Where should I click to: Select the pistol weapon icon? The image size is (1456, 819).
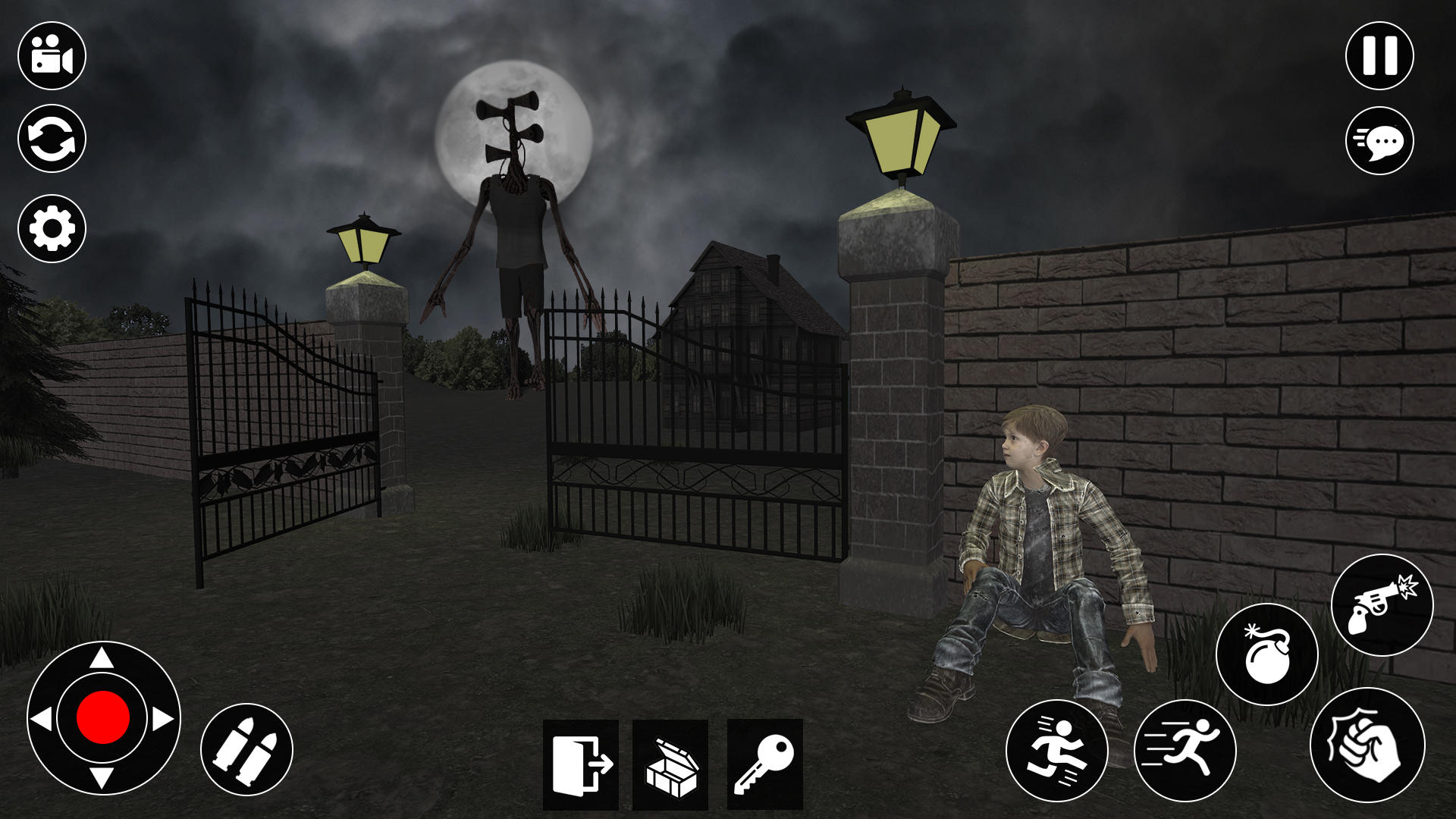click(1382, 603)
